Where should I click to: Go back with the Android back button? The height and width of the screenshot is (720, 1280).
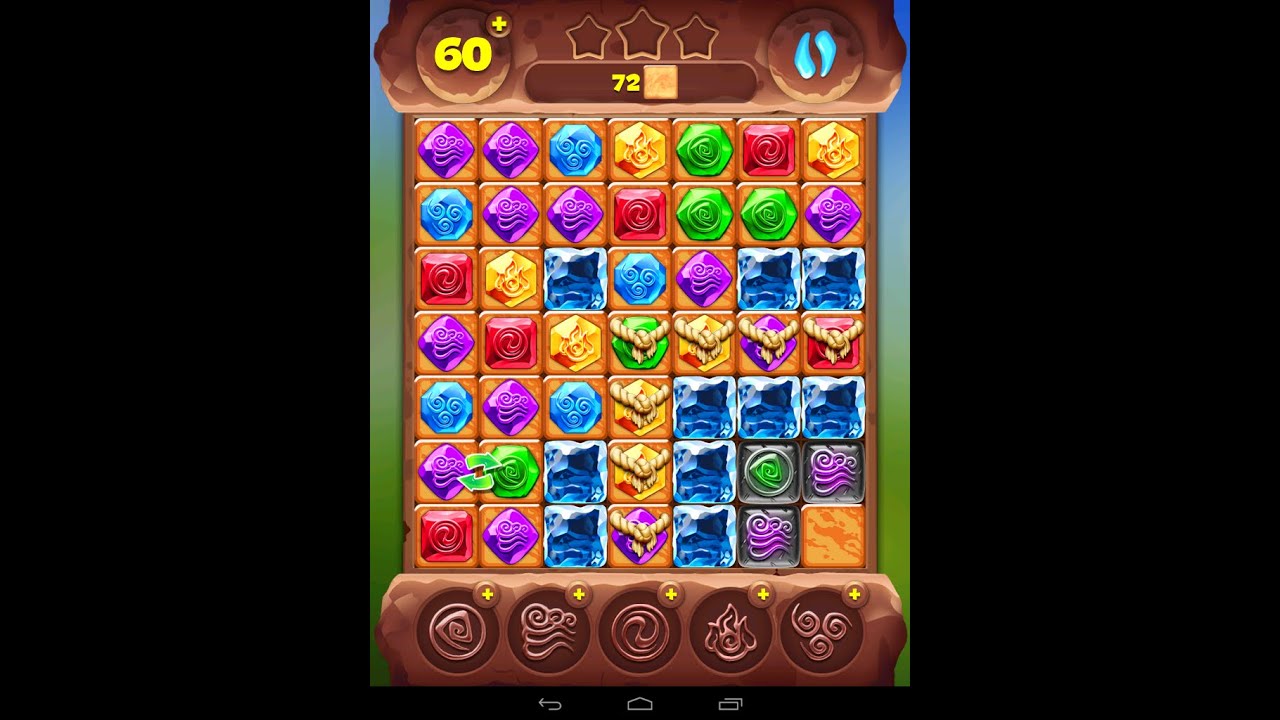[550, 704]
